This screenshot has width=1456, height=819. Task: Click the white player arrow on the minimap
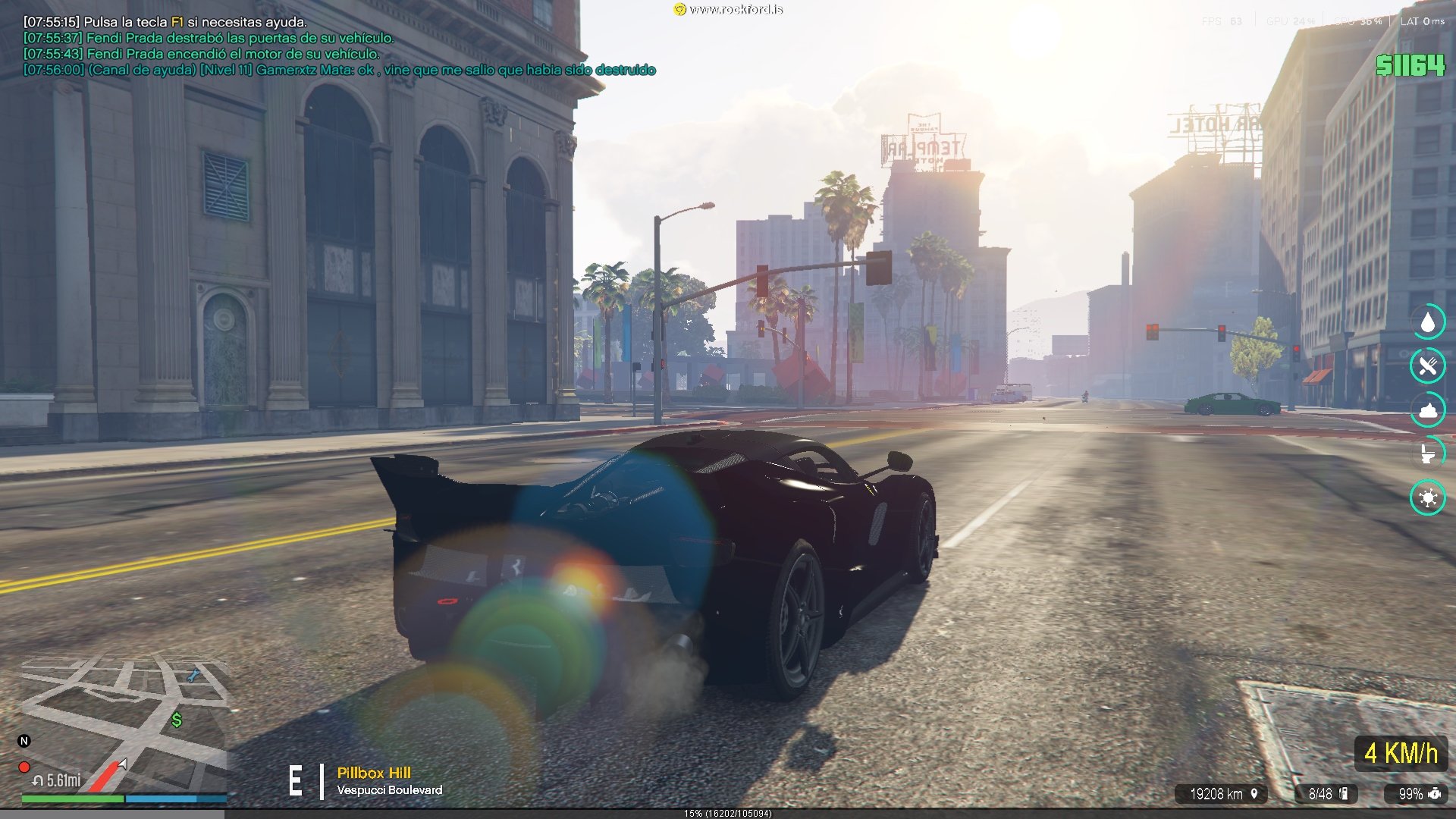[x=123, y=763]
